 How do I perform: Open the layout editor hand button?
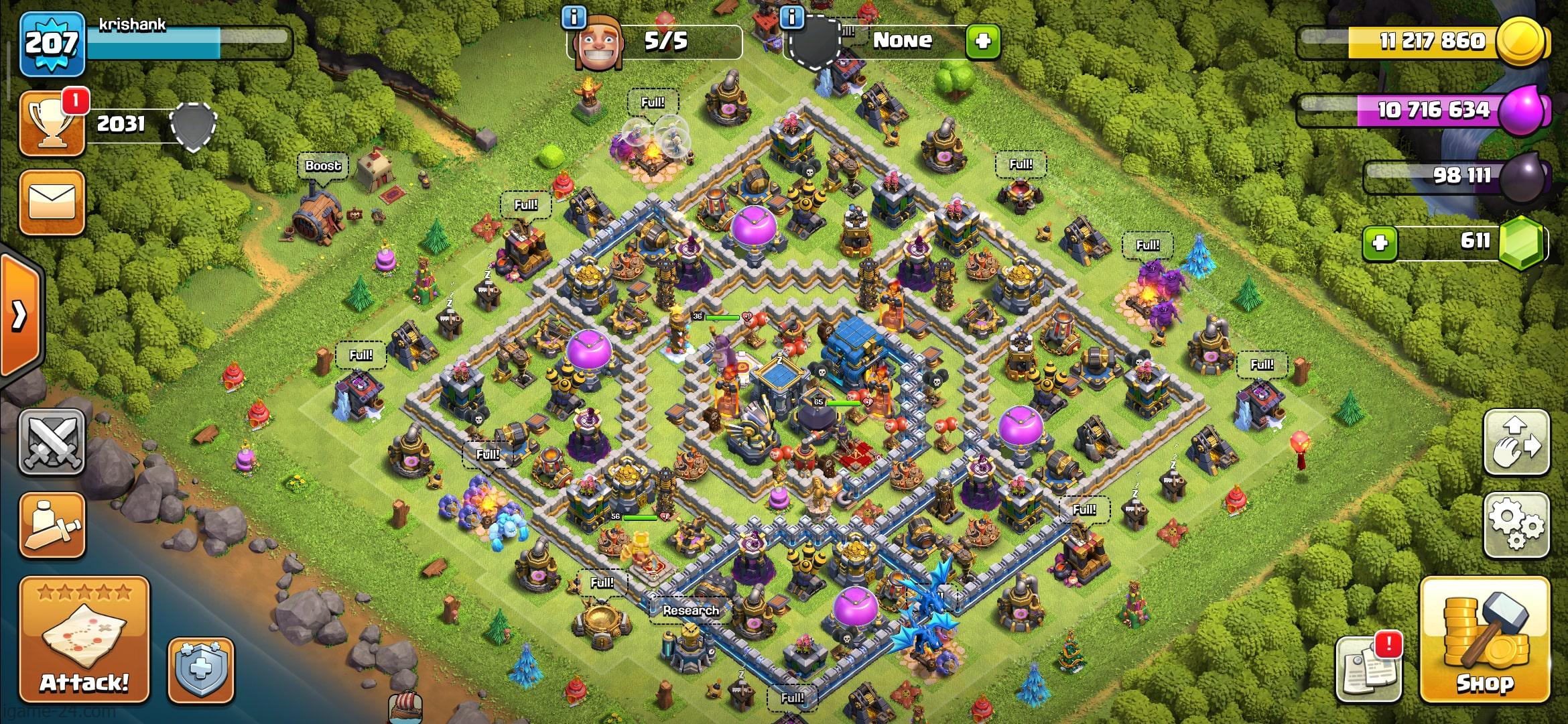click(x=1516, y=442)
